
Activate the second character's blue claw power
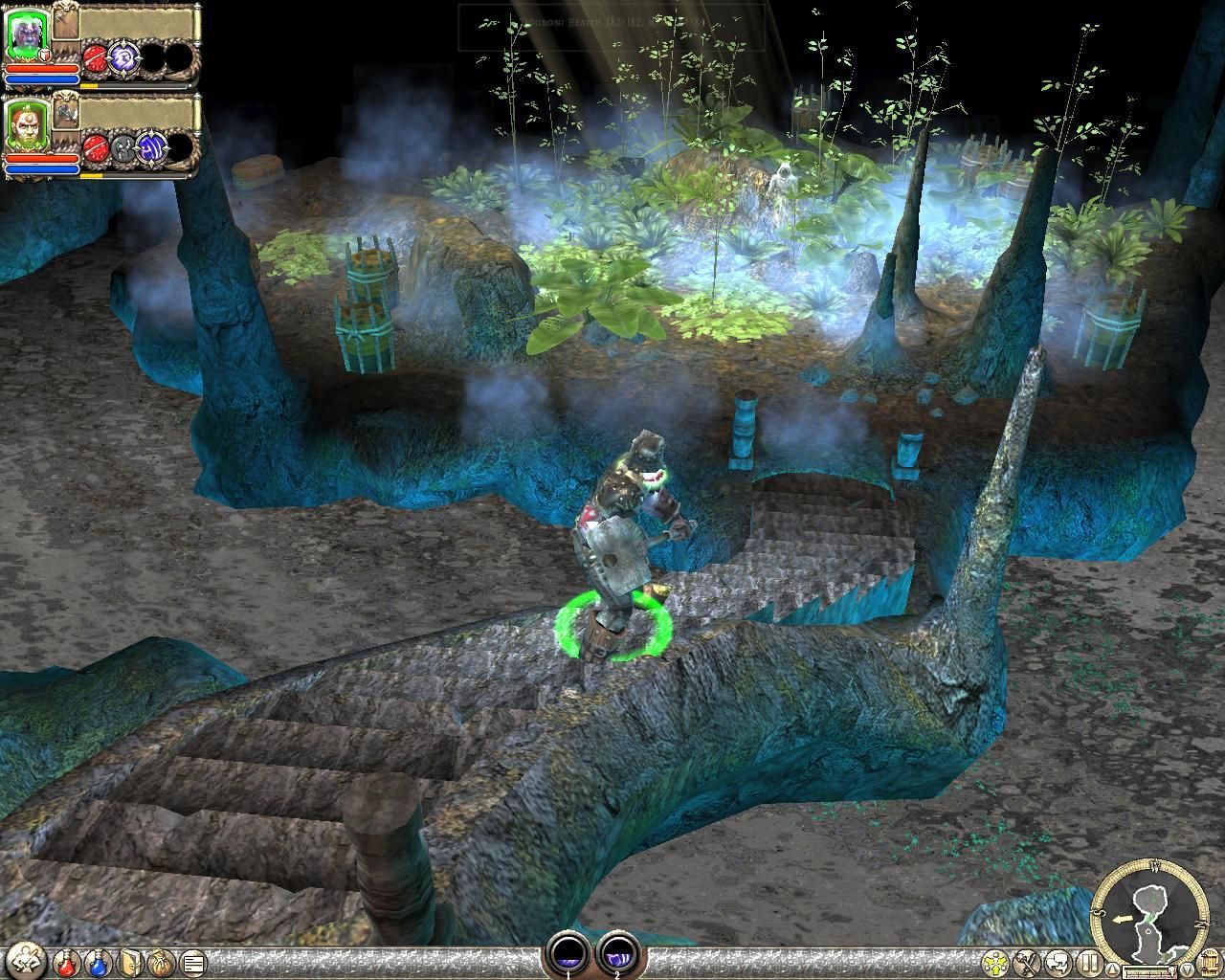click(151, 147)
